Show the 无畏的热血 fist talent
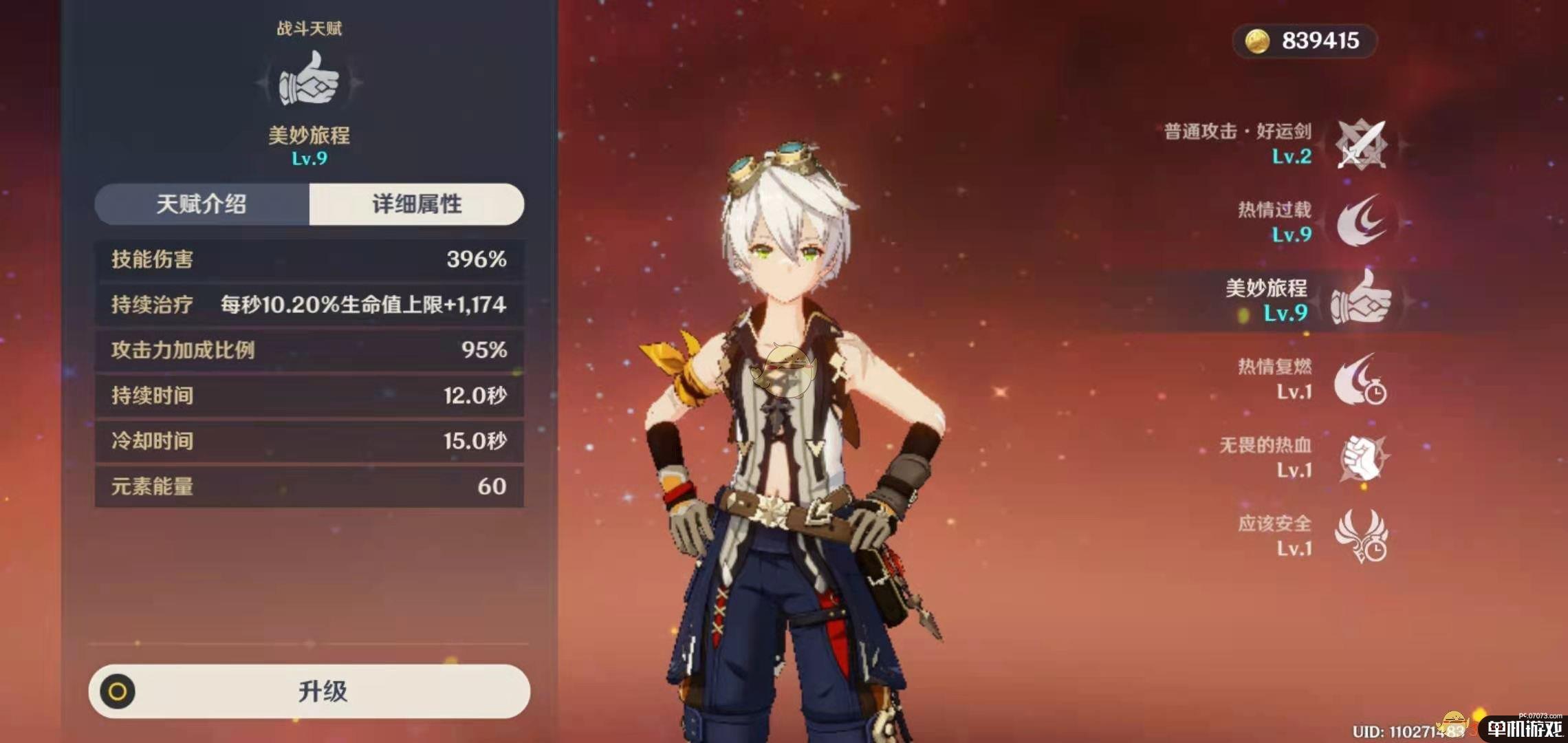The height and width of the screenshot is (743, 1568). pyautogui.click(x=1360, y=457)
